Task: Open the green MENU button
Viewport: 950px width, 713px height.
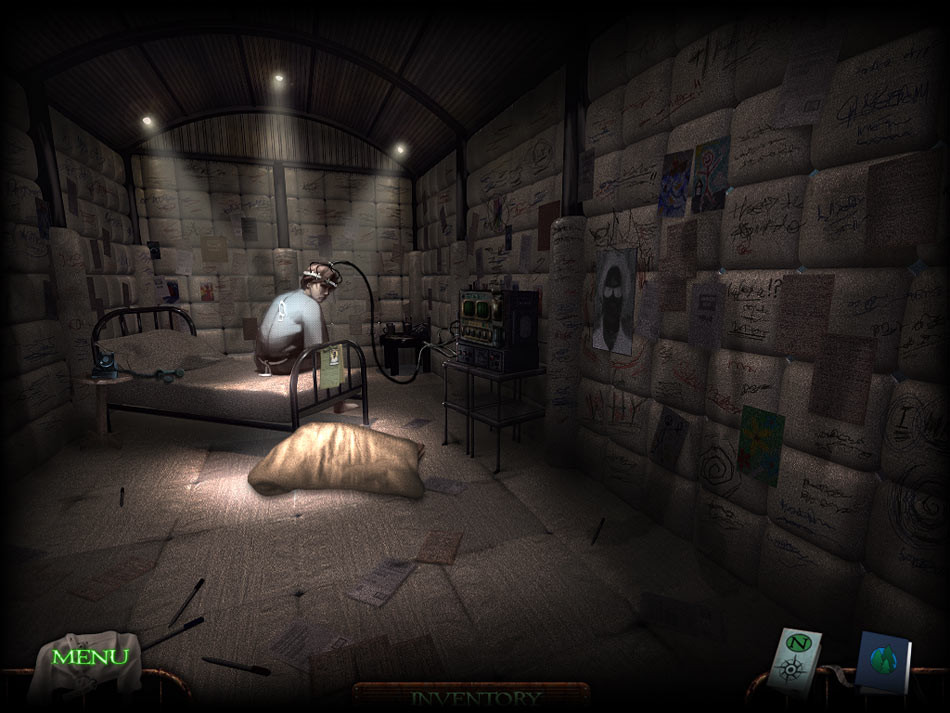Action: (x=90, y=657)
